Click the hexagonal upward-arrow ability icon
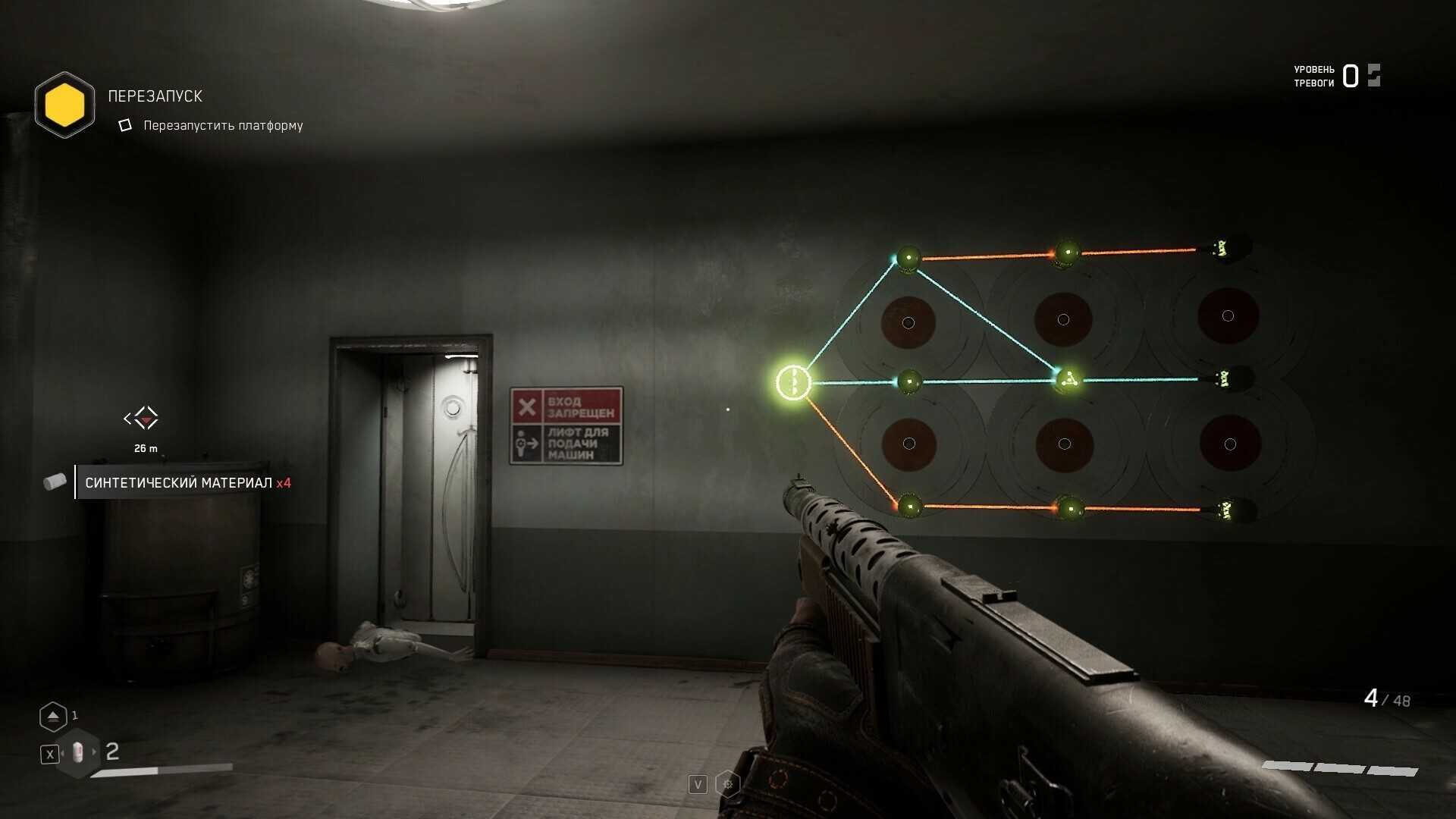The height and width of the screenshot is (819, 1456). (53, 716)
